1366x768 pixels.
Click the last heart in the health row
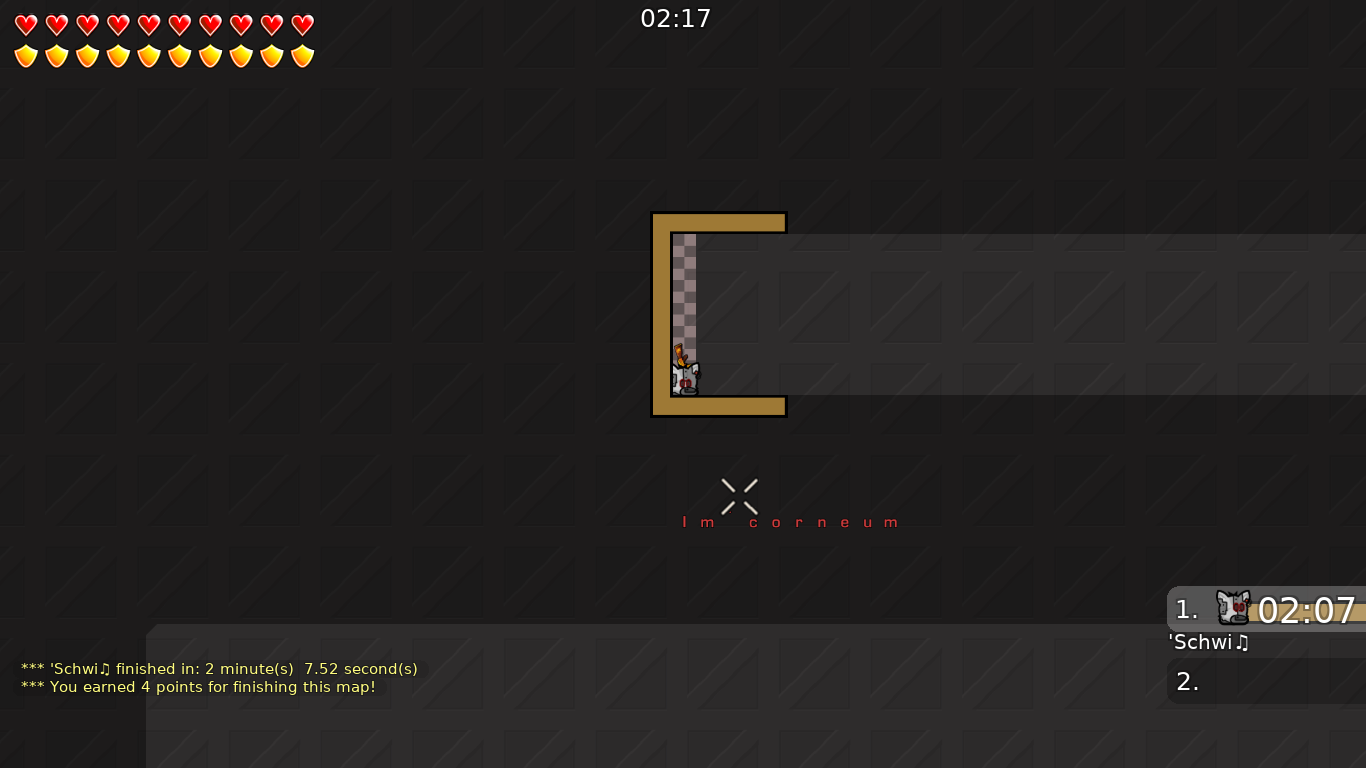(x=301, y=23)
